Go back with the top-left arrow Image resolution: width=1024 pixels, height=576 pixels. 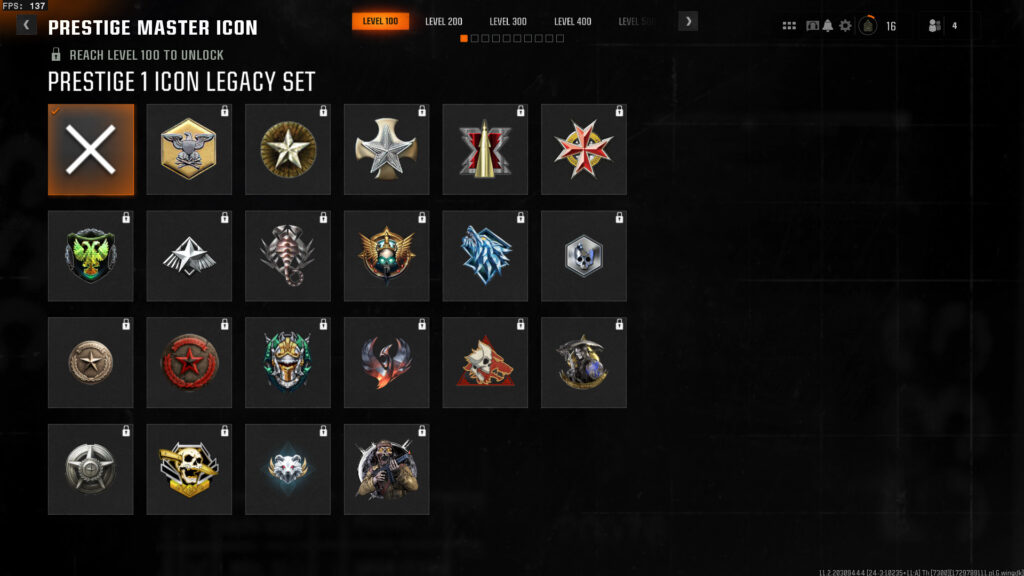26,25
